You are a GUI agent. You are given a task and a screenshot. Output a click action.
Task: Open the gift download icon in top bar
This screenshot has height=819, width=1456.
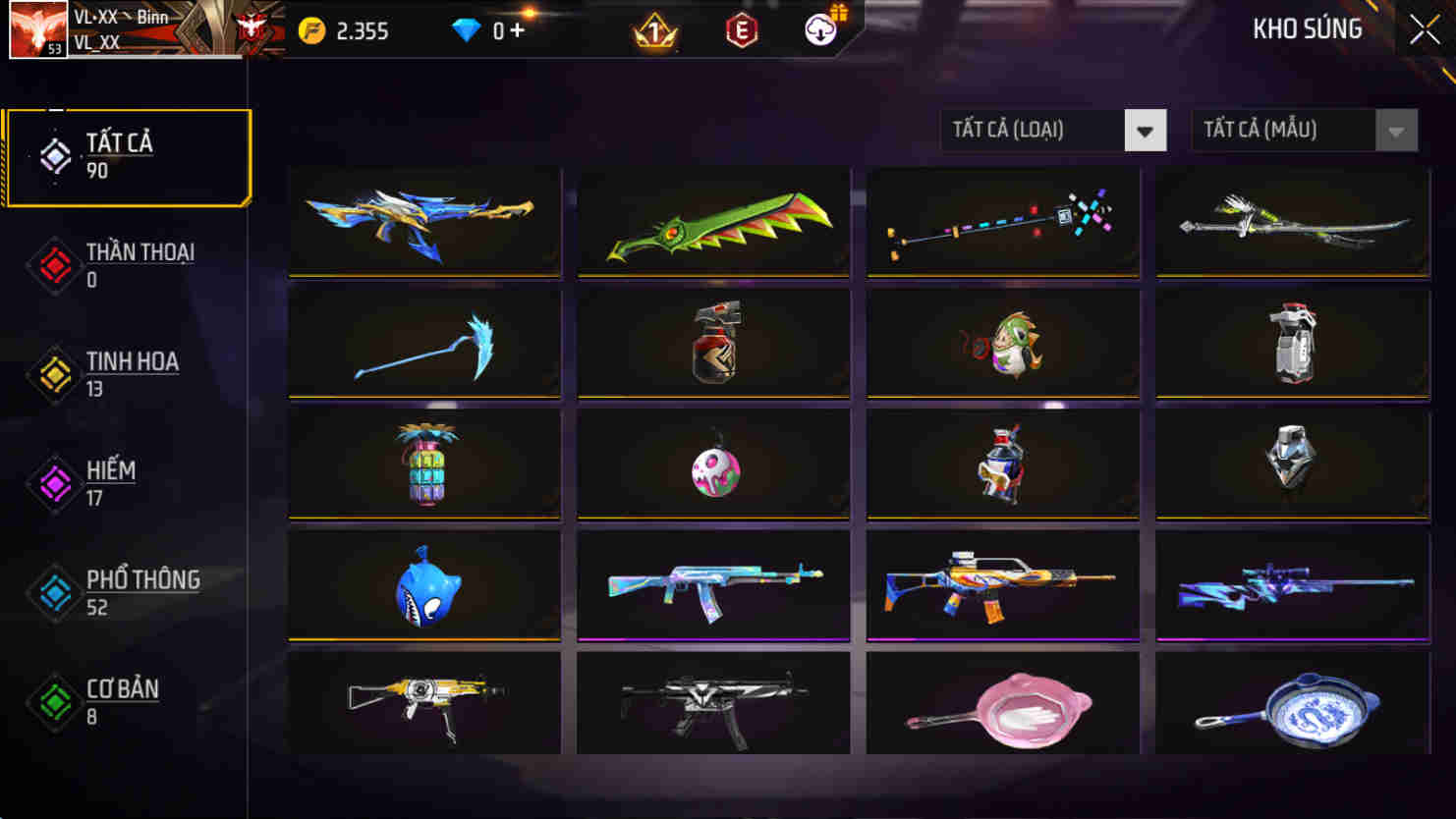(x=820, y=30)
